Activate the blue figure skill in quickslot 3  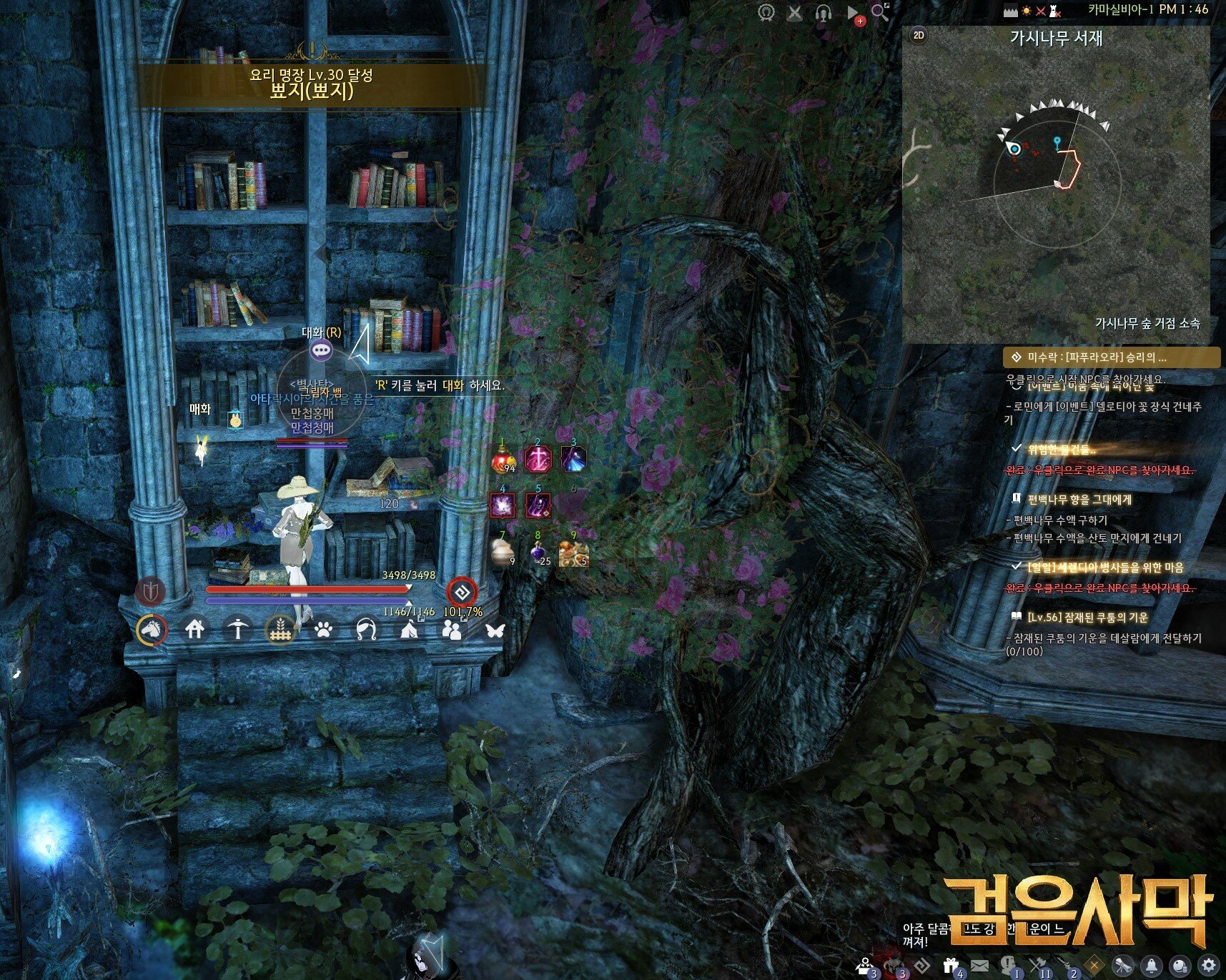pyautogui.click(x=573, y=459)
